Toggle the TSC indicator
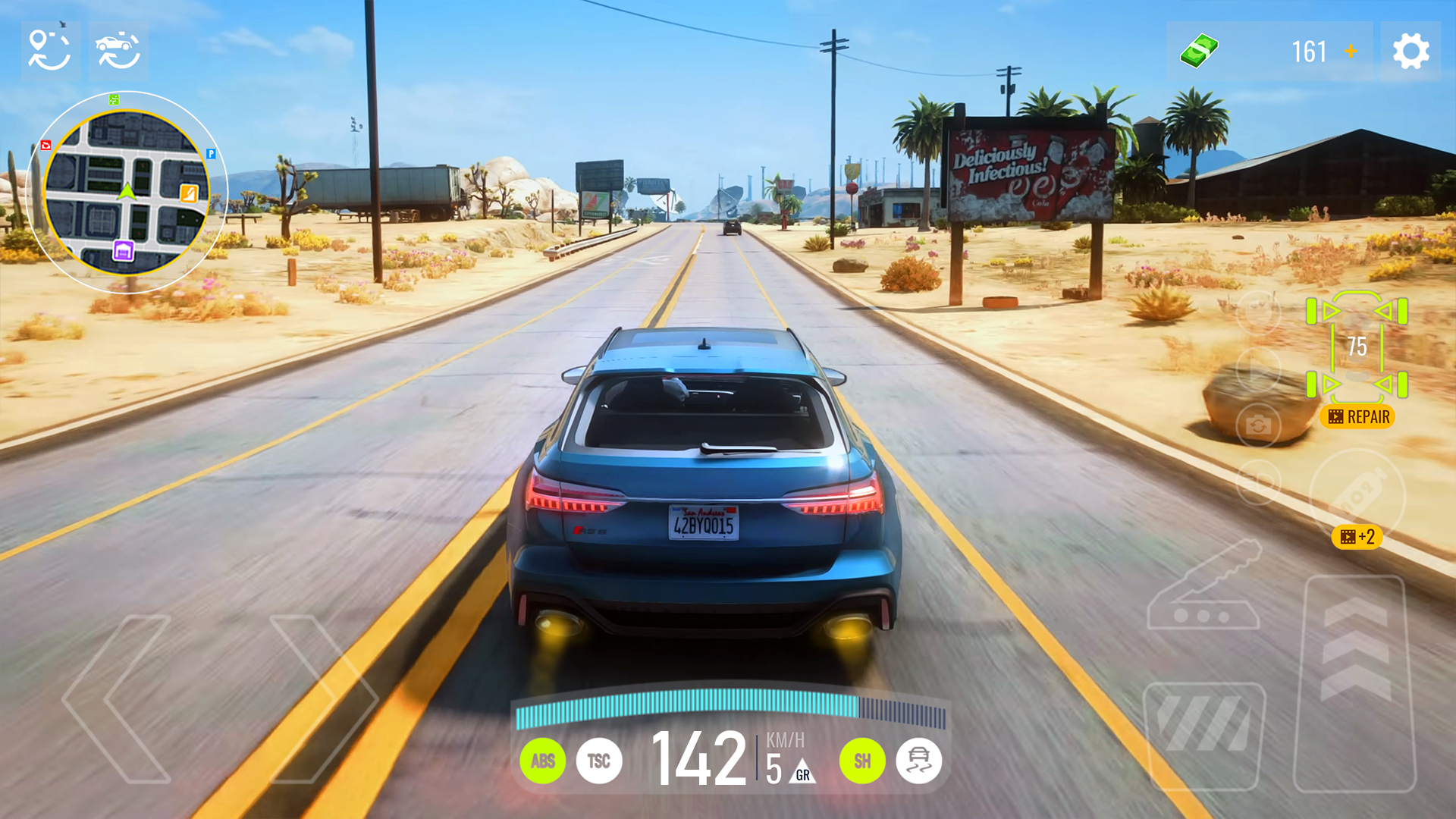1456x819 pixels. tap(598, 761)
